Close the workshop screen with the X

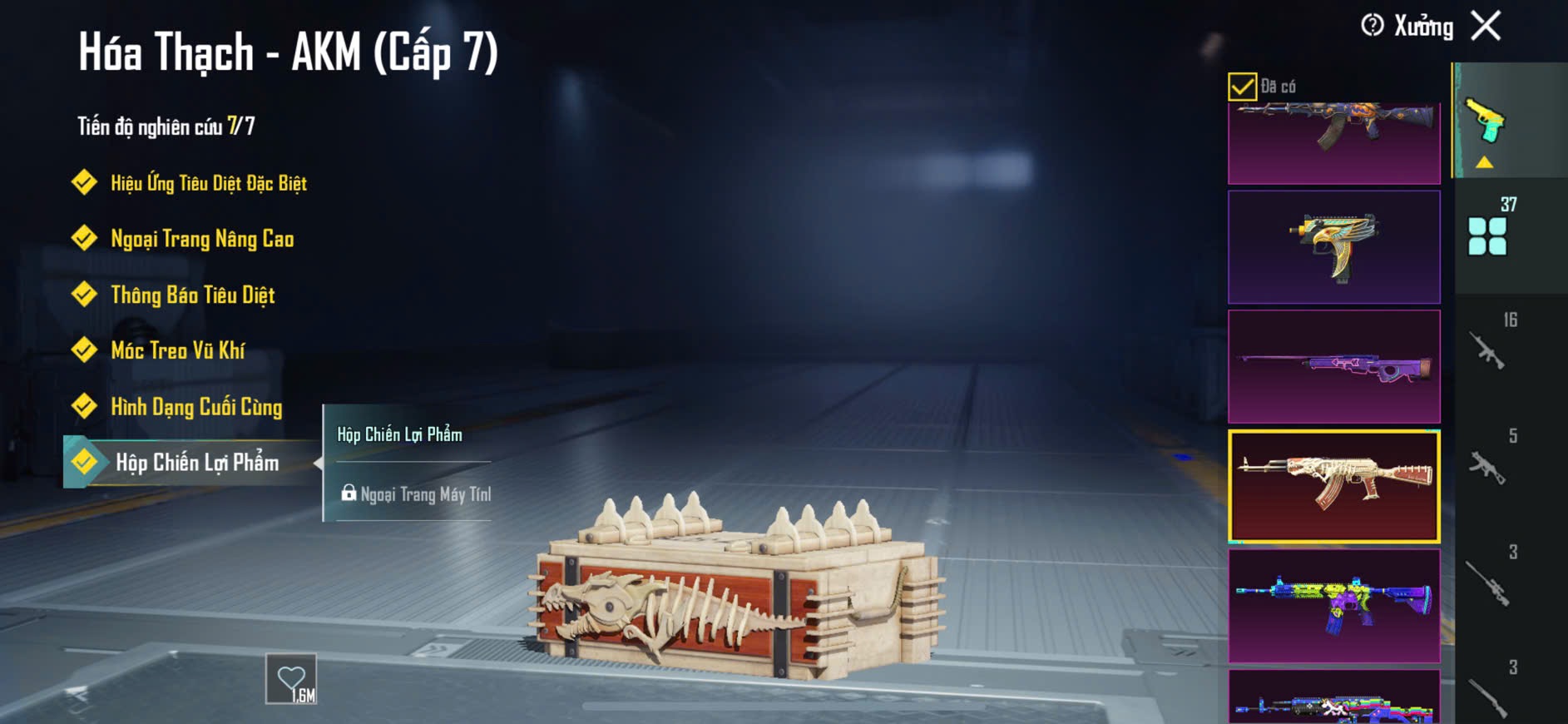[x=1486, y=26]
